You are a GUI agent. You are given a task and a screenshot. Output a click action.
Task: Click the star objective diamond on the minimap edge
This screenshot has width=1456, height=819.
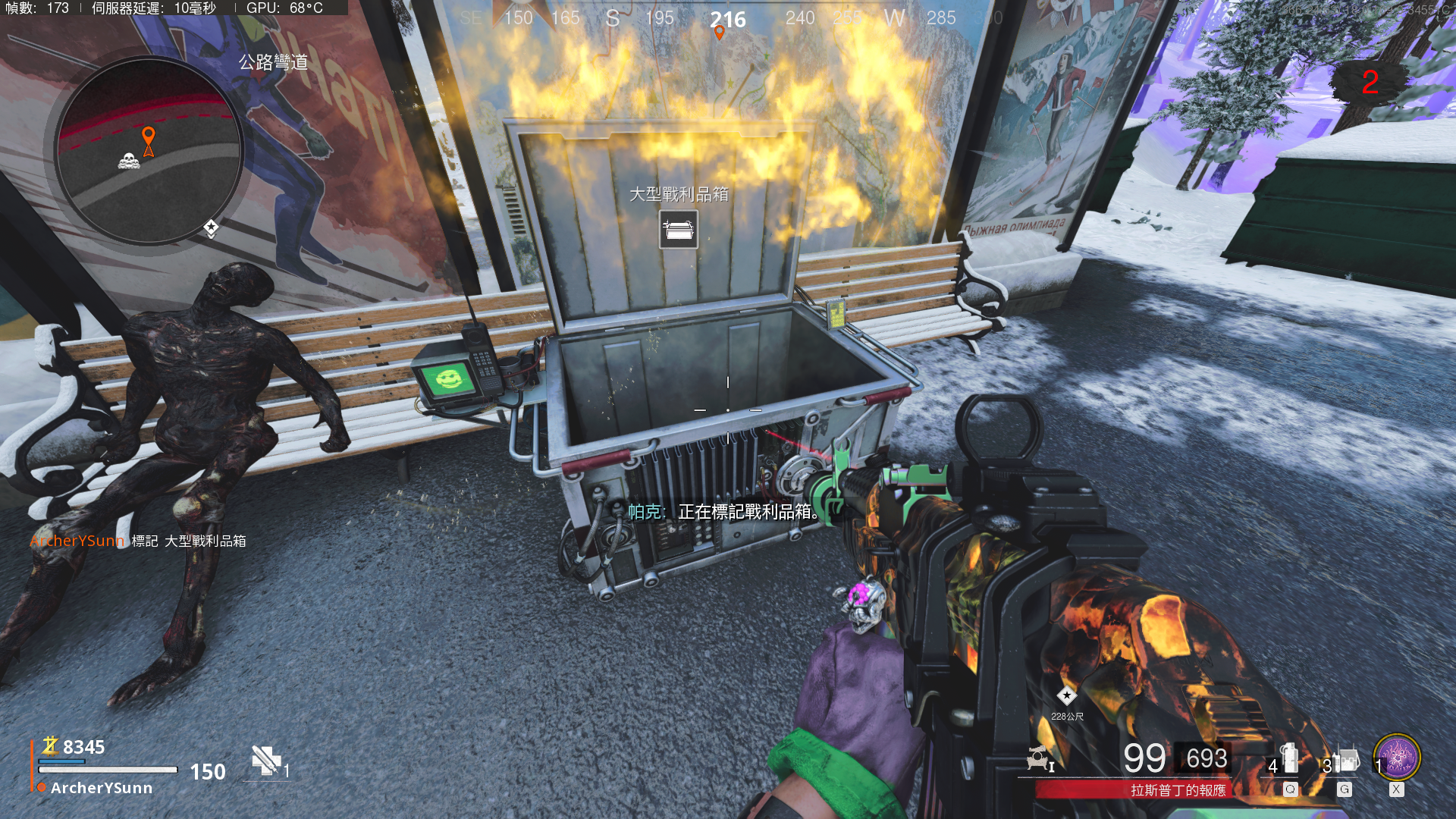click(211, 227)
